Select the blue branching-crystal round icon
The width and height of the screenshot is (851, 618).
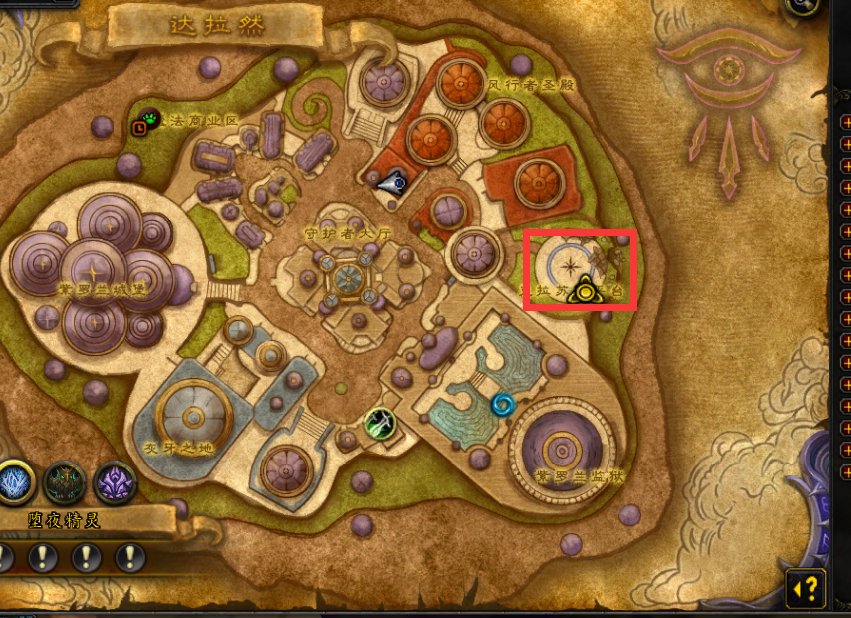pyautogui.click(x=16, y=482)
